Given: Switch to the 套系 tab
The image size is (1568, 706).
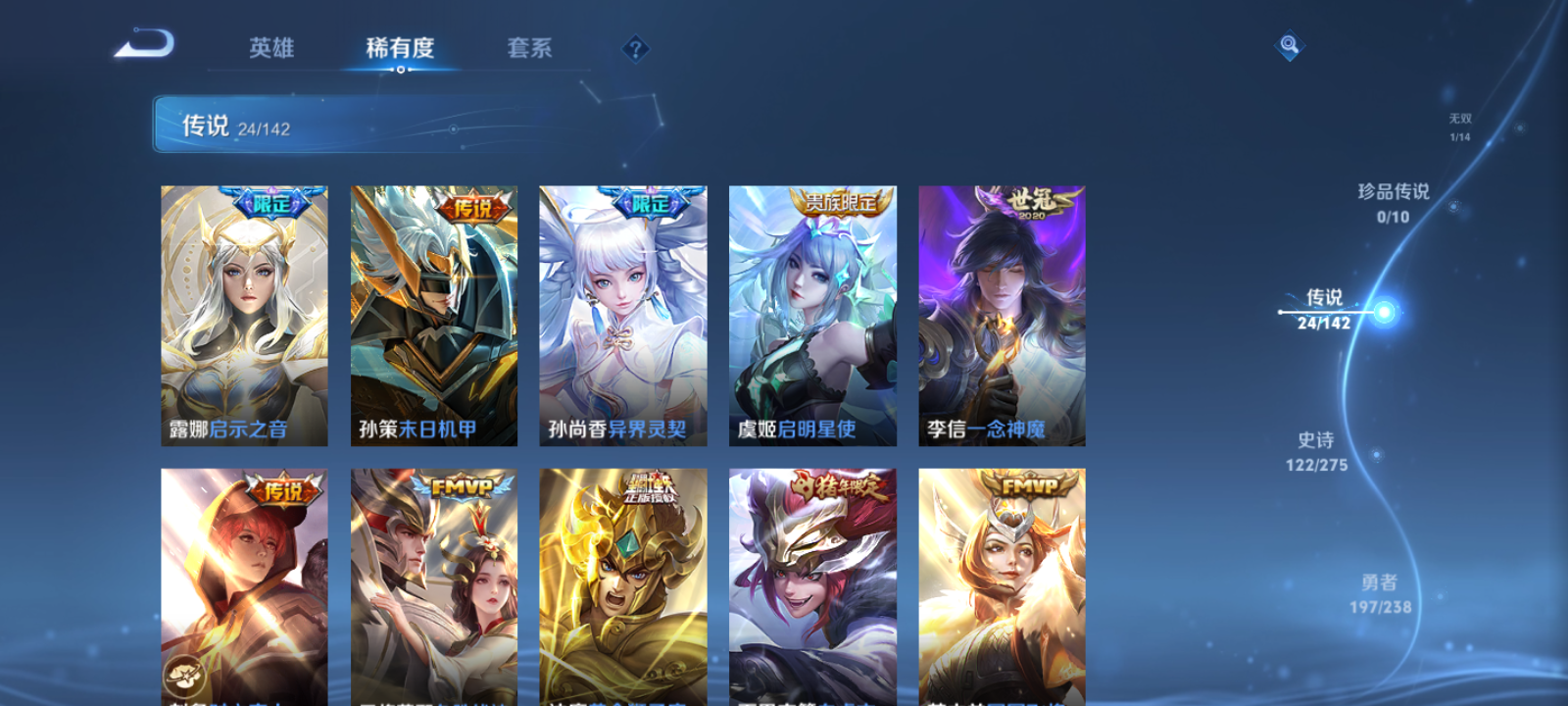Looking at the screenshot, I should pos(532,47).
